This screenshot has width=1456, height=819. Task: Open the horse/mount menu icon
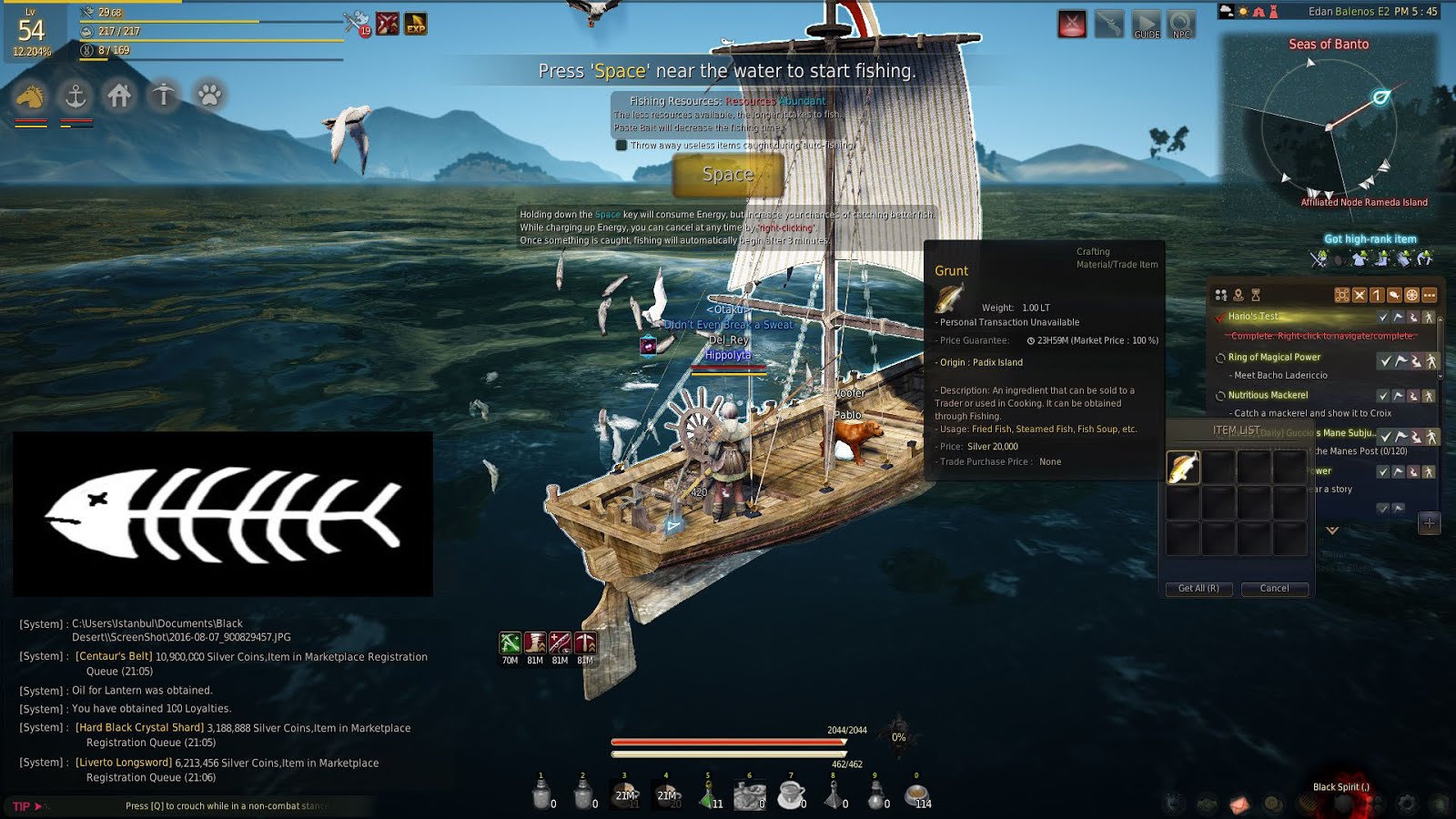pyautogui.click(x=28, y=96)
